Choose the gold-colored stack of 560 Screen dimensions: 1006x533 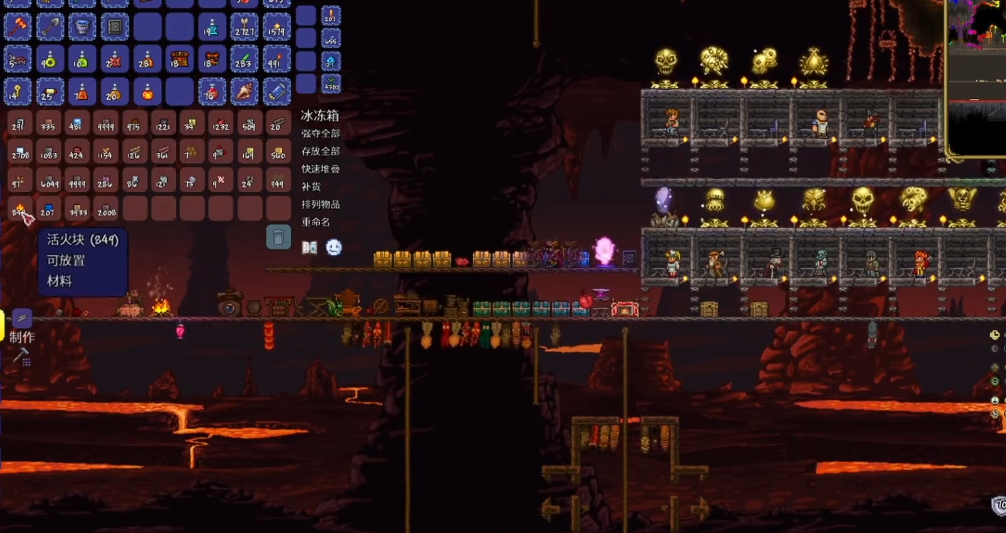(x=278, y=152)
